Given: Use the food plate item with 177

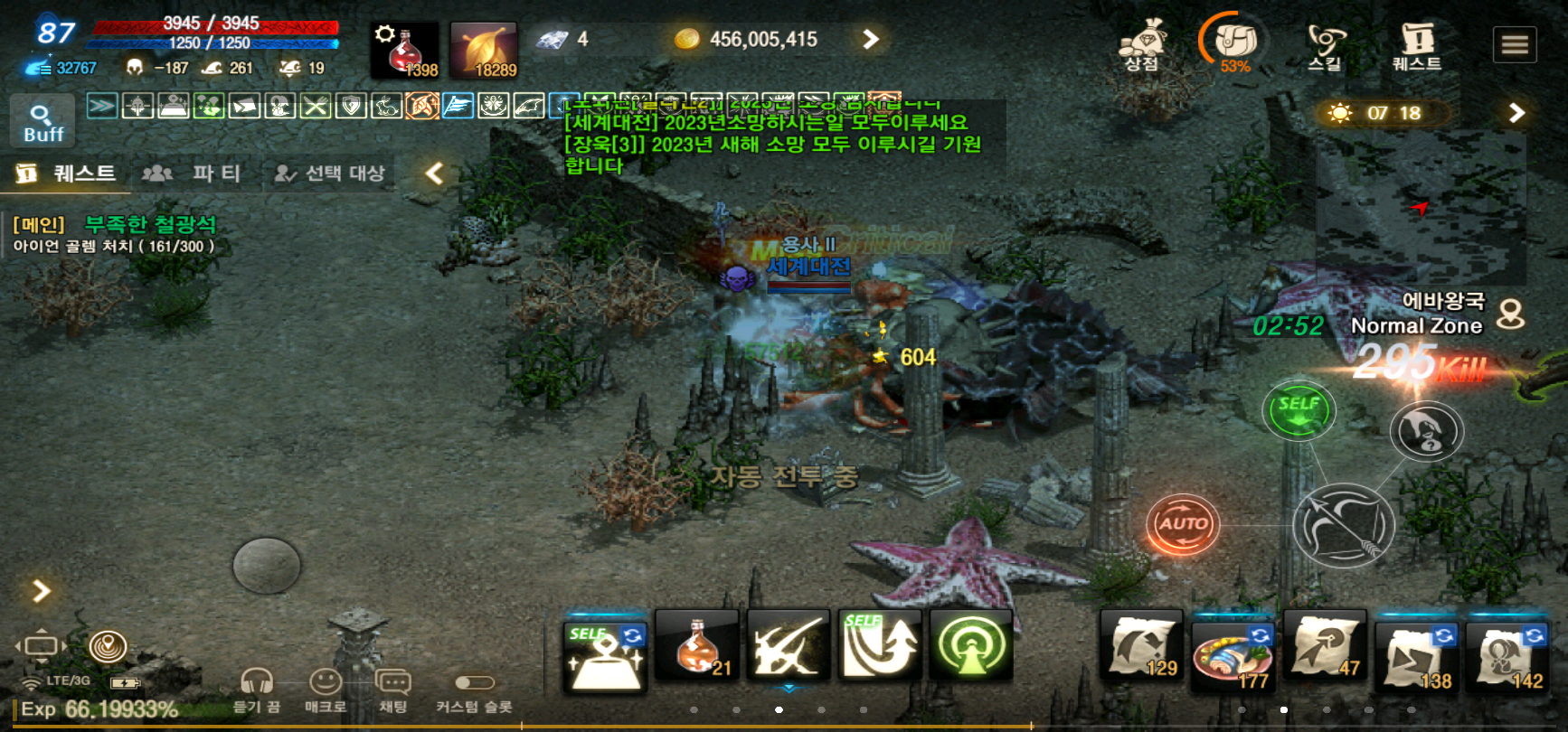Looking at the screenshot, I should point(1232,654).
